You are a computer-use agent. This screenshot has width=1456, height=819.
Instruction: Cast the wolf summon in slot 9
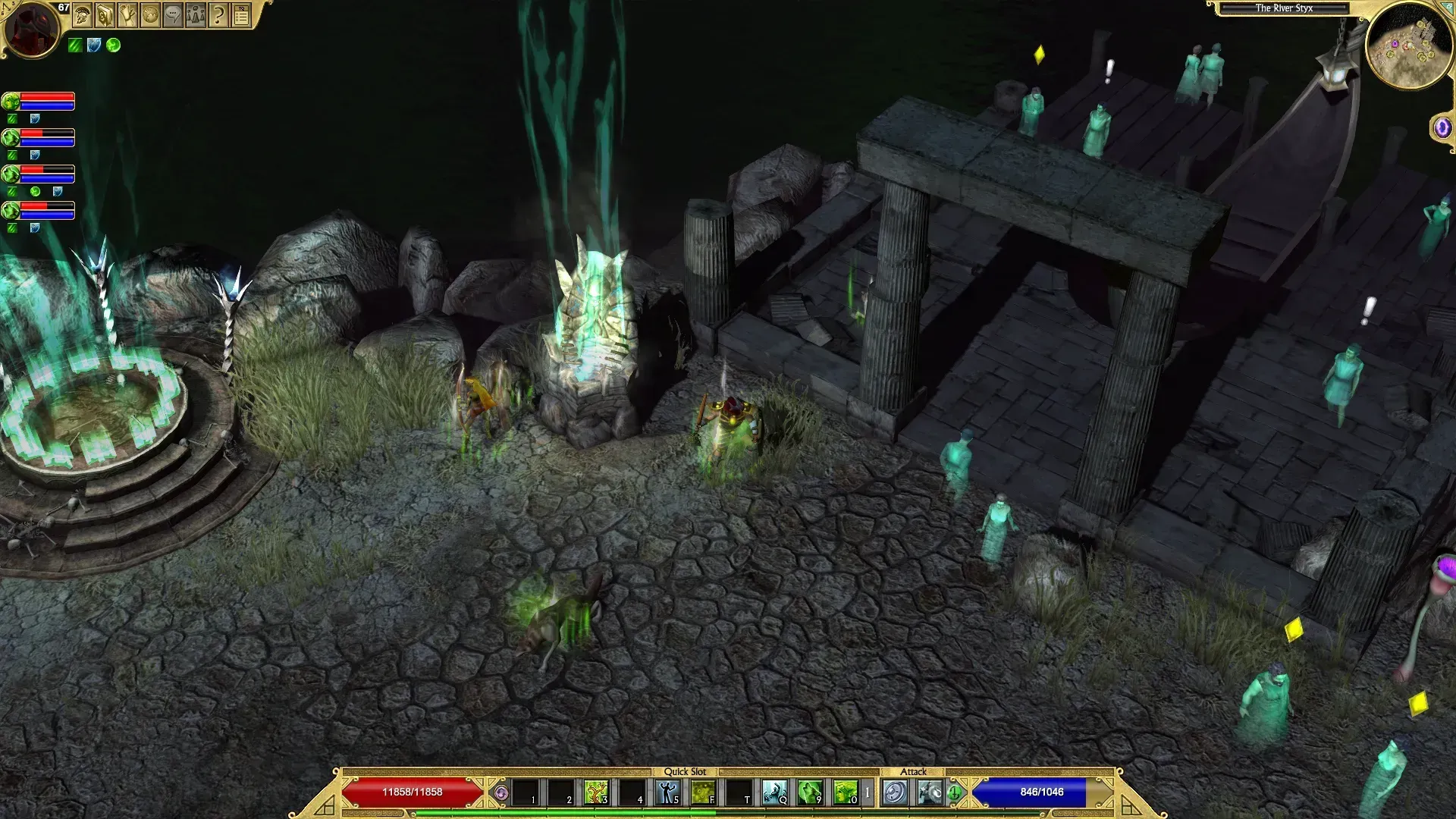pyautogui.click(x=809, y=792)
